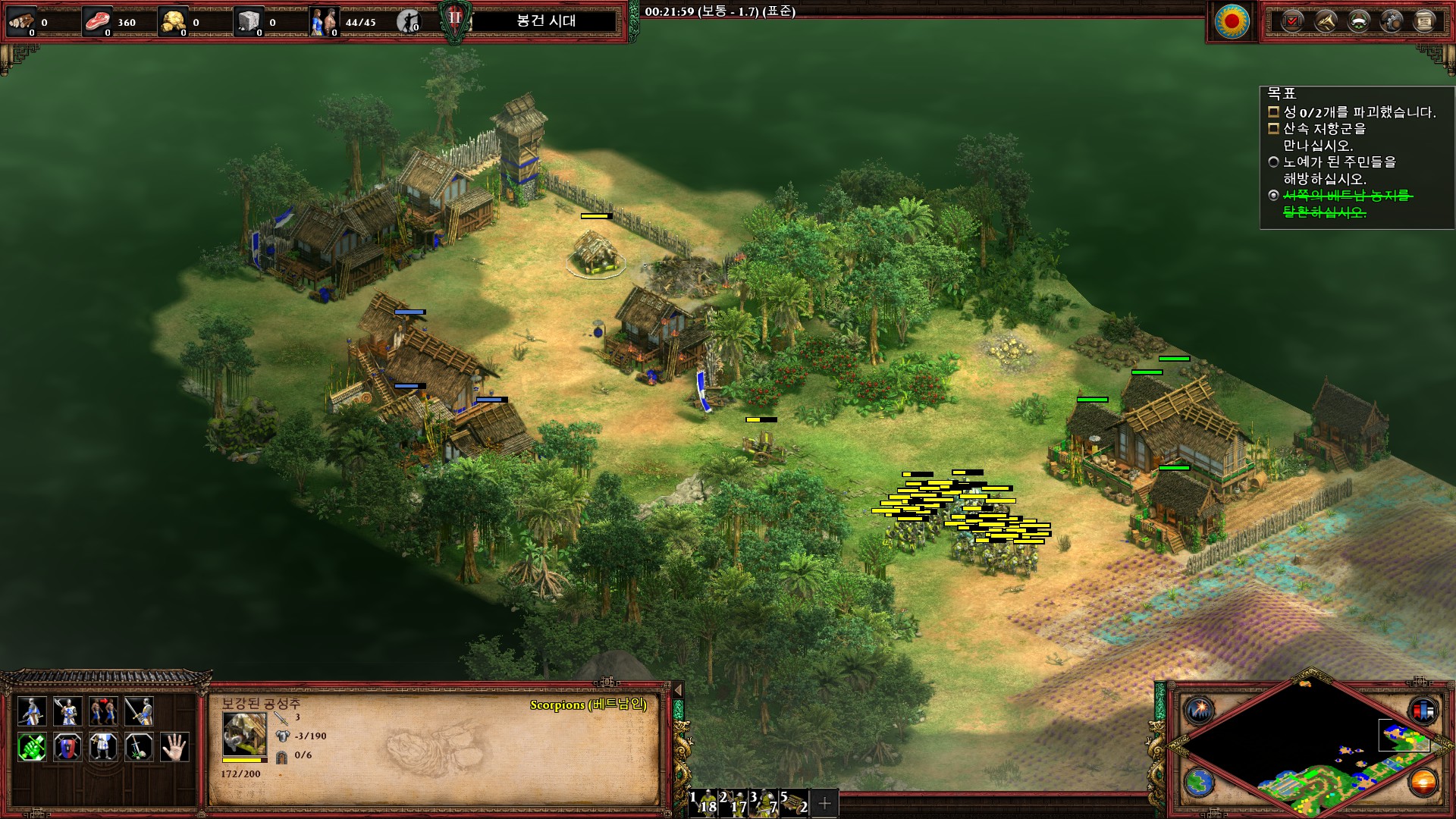Choose the red-blue shield defensive stance
The height and width of the screenshot is (819, 1456).
[x=67, y=747]
